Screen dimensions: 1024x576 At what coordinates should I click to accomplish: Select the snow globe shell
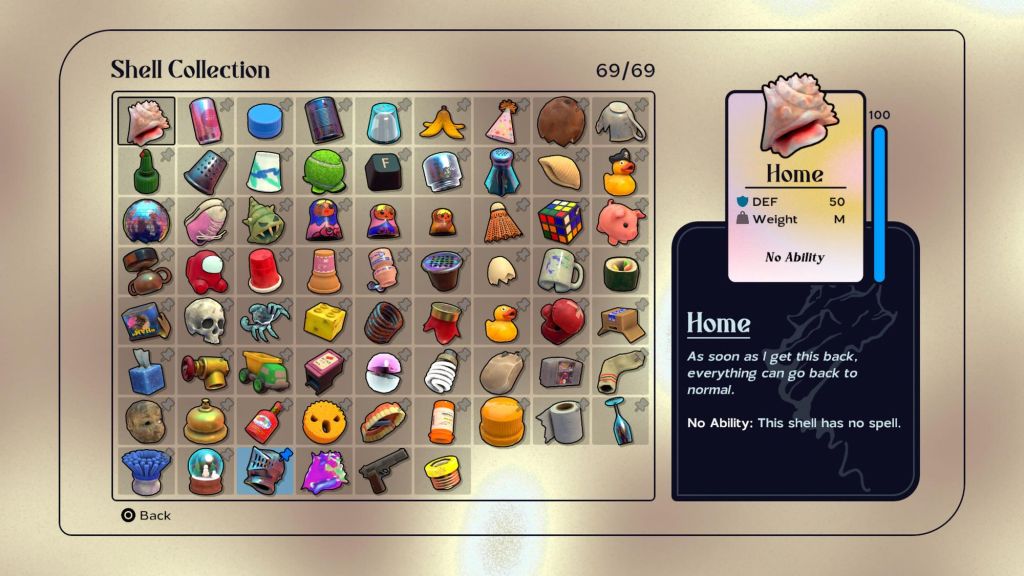(x=205, y=470)
